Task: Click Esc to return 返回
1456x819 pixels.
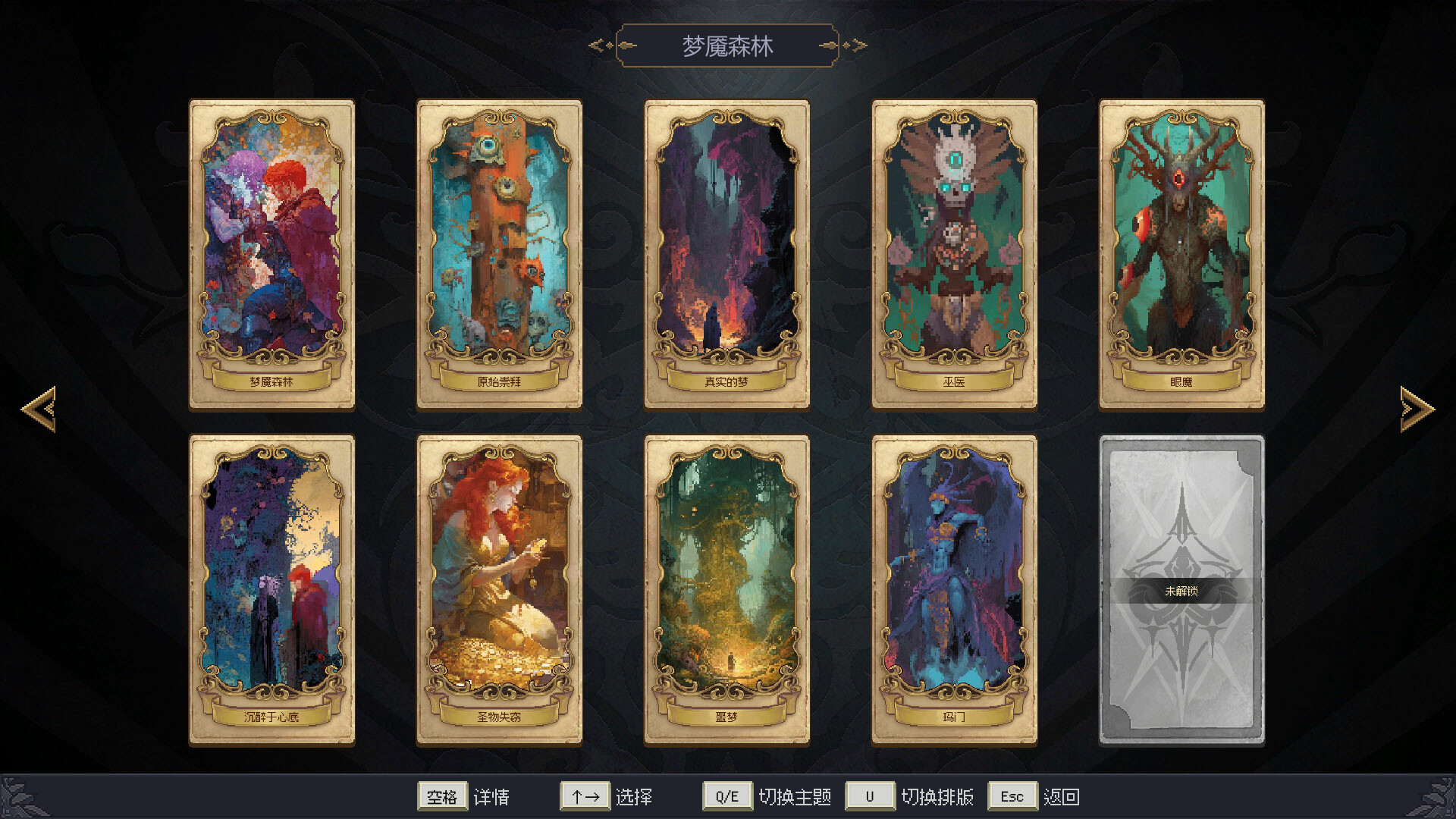Action: [1012, 796]
